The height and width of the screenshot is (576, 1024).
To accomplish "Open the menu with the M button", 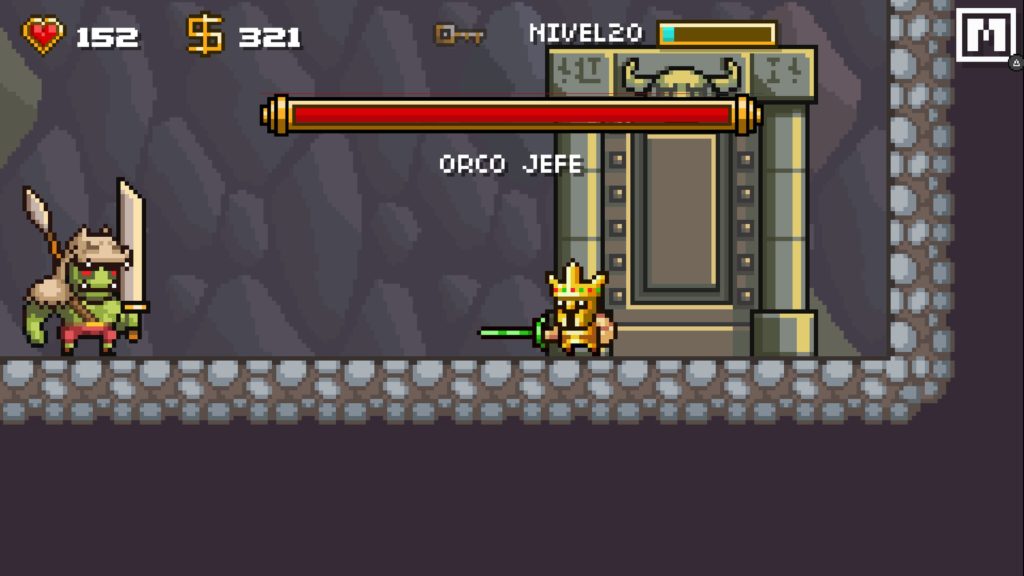I will click(x=985, y=36).
